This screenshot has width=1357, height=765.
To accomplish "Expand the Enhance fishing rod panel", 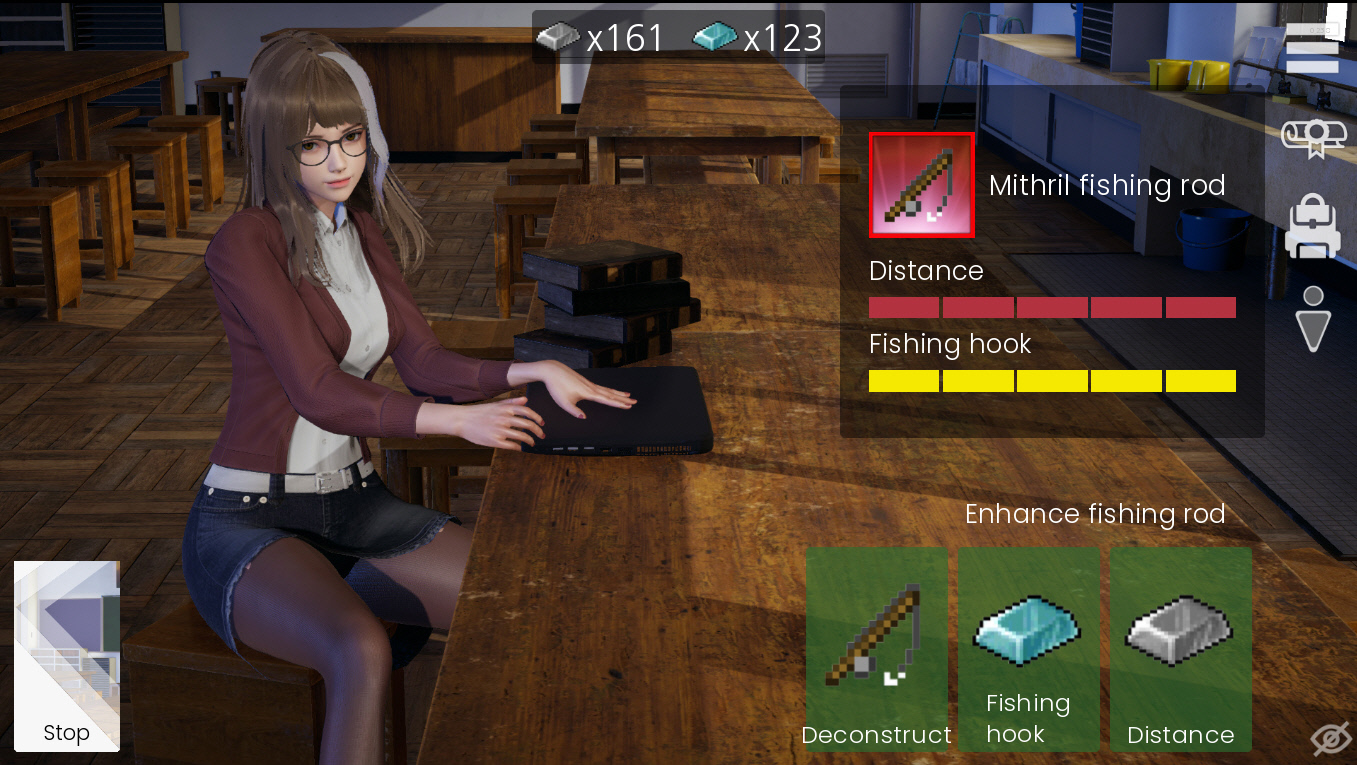I will (x=1095, y=514).
